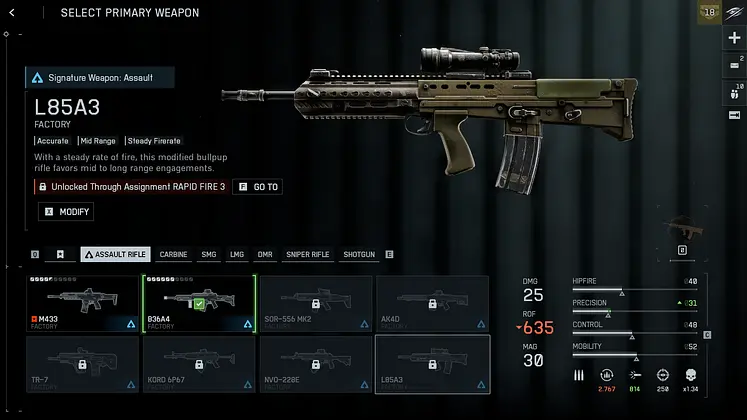Select the M433 assault rifle tile
The image size is (747, 420).
pos(83,304)
